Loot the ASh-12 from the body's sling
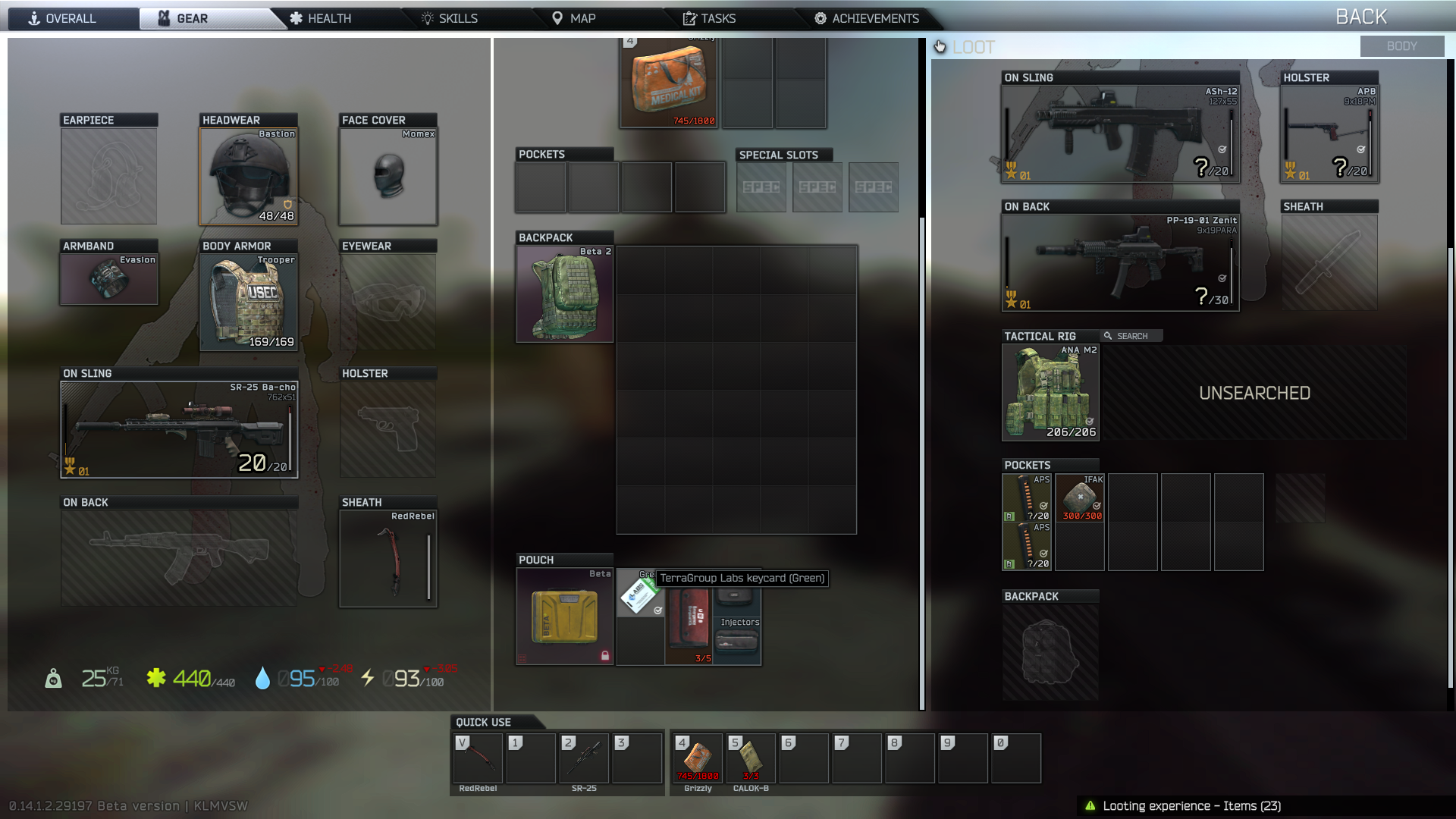The width and height of the screenshot is (1456, 819). [1120, 134]
